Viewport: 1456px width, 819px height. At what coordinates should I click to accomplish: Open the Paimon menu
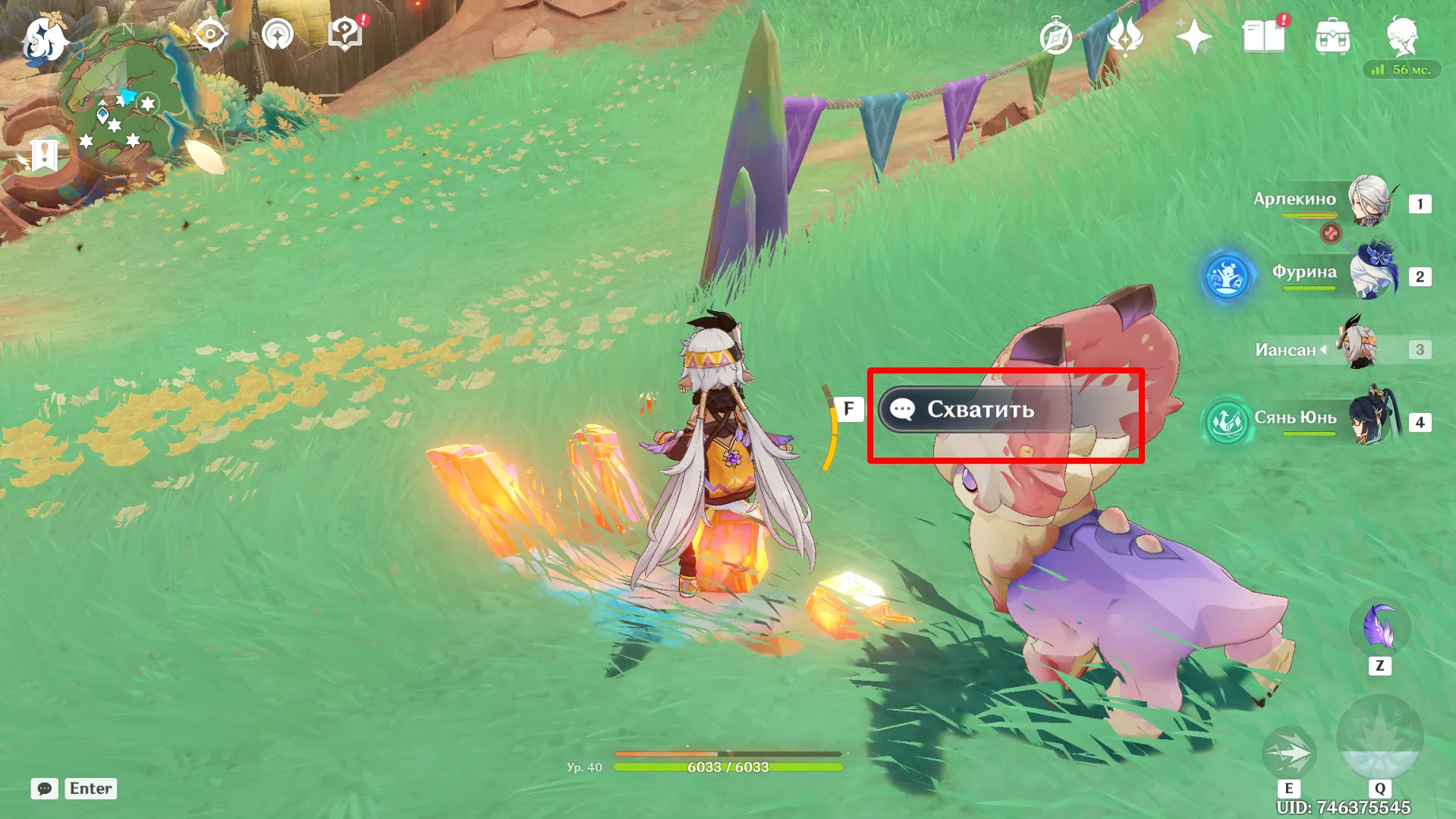click(44, 38)
